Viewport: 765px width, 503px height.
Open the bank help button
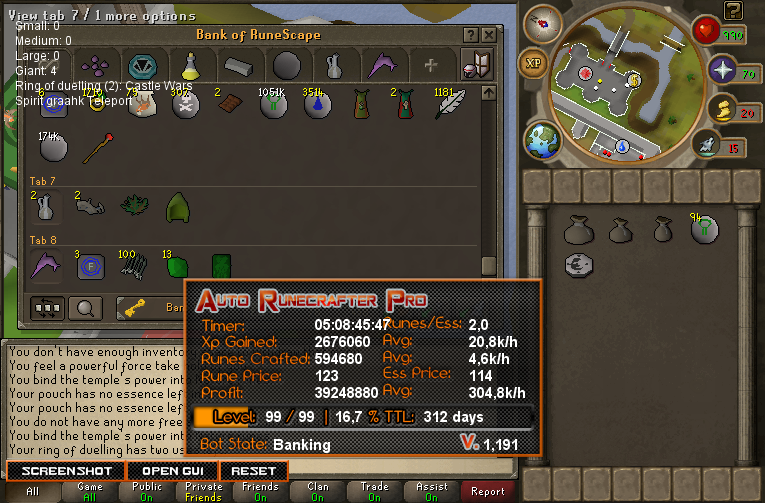471,35
